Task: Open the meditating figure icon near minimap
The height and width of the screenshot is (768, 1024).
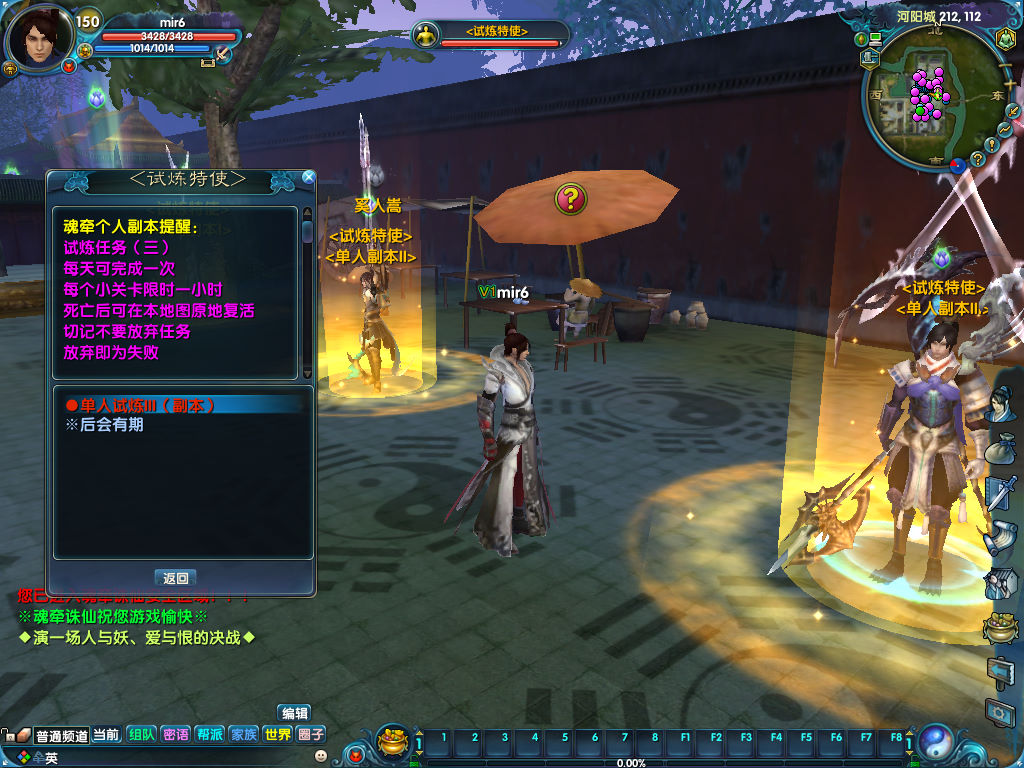Action: [1004, 39]
